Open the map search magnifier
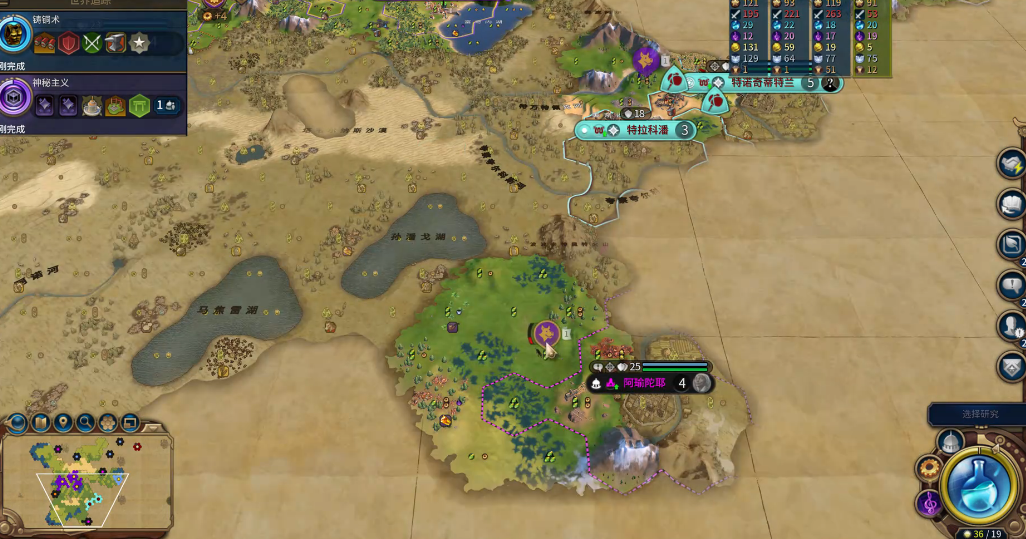Screen dimensions: 1026x539 coord(85,423)
